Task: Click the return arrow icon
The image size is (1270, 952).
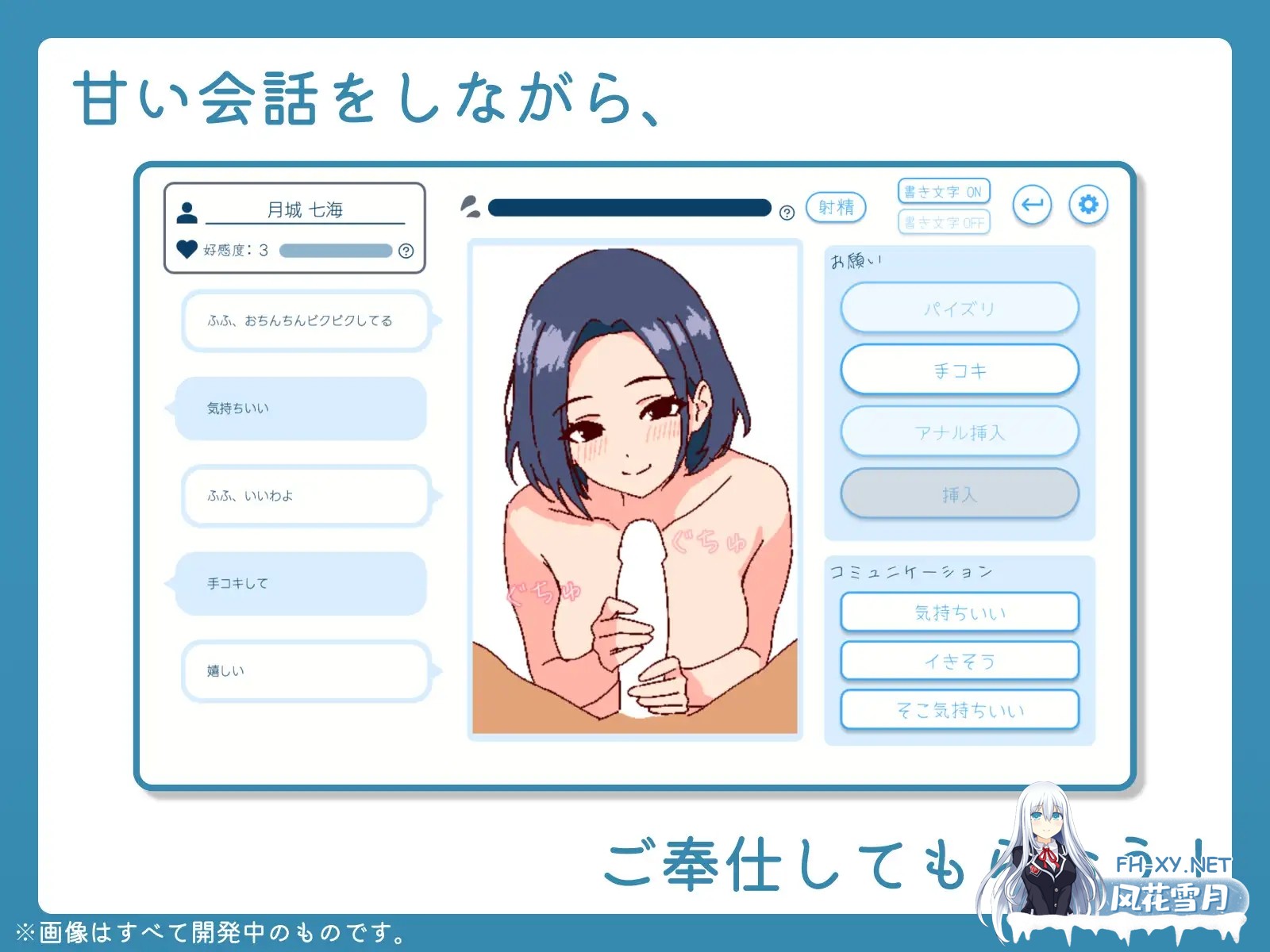Action: (x=1030, y=205)
